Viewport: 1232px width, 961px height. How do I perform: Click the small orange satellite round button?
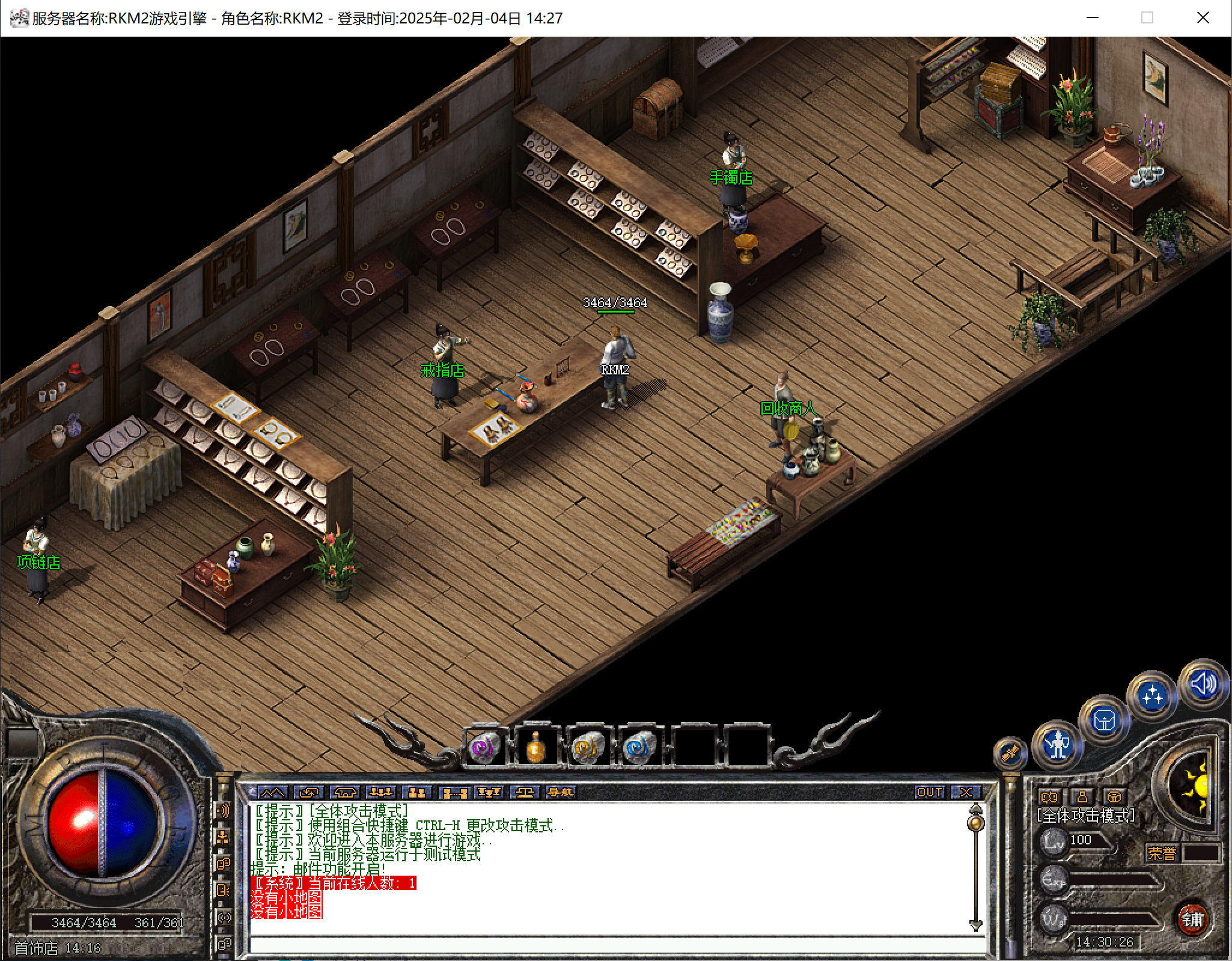point(1010,752)
